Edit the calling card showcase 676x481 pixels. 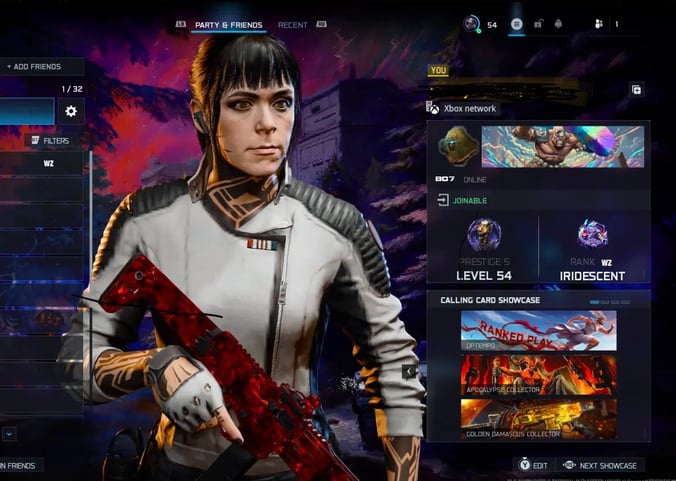coord(533,465)
